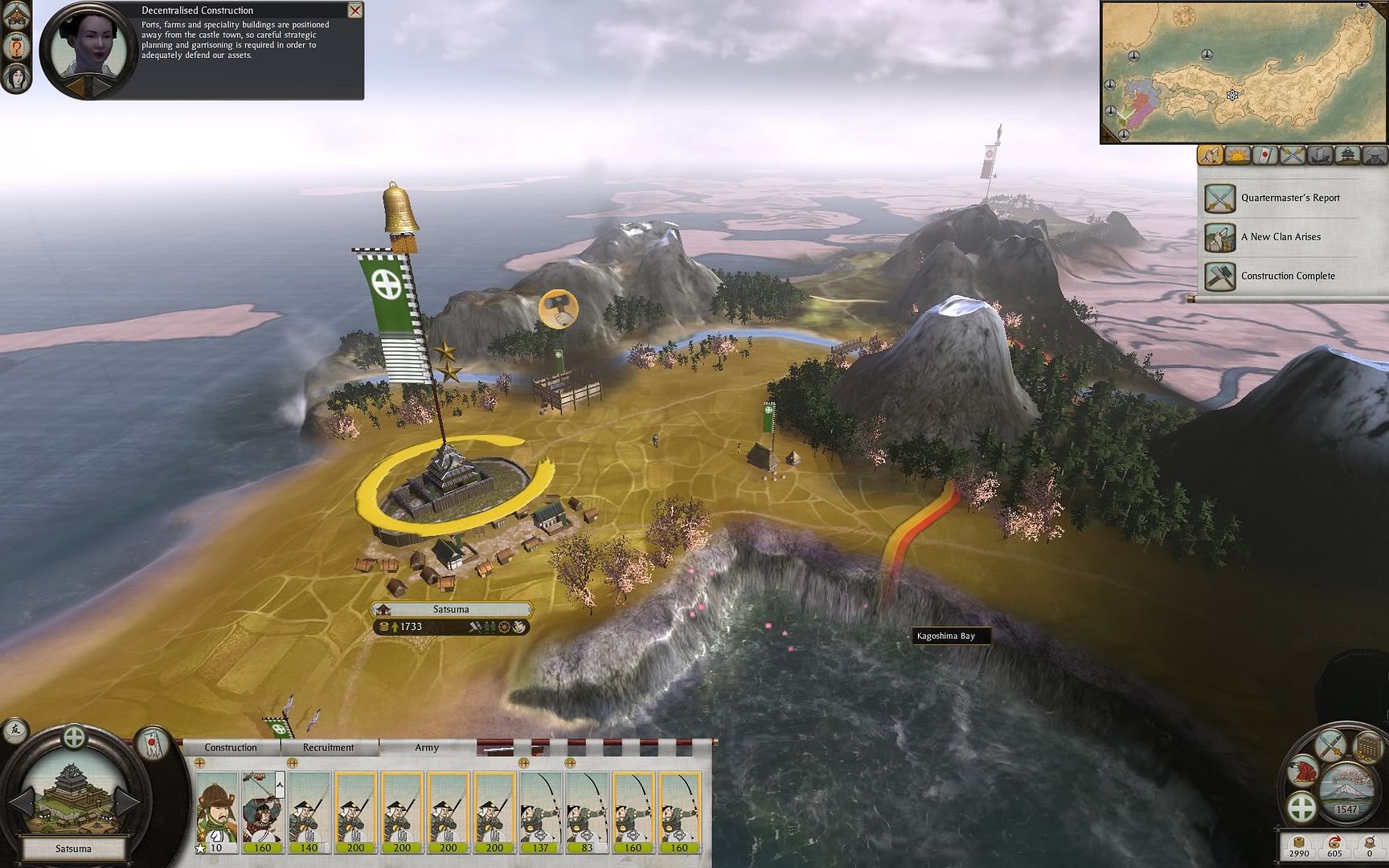Read the A New Clan Arises message

tap(1280, 237)
